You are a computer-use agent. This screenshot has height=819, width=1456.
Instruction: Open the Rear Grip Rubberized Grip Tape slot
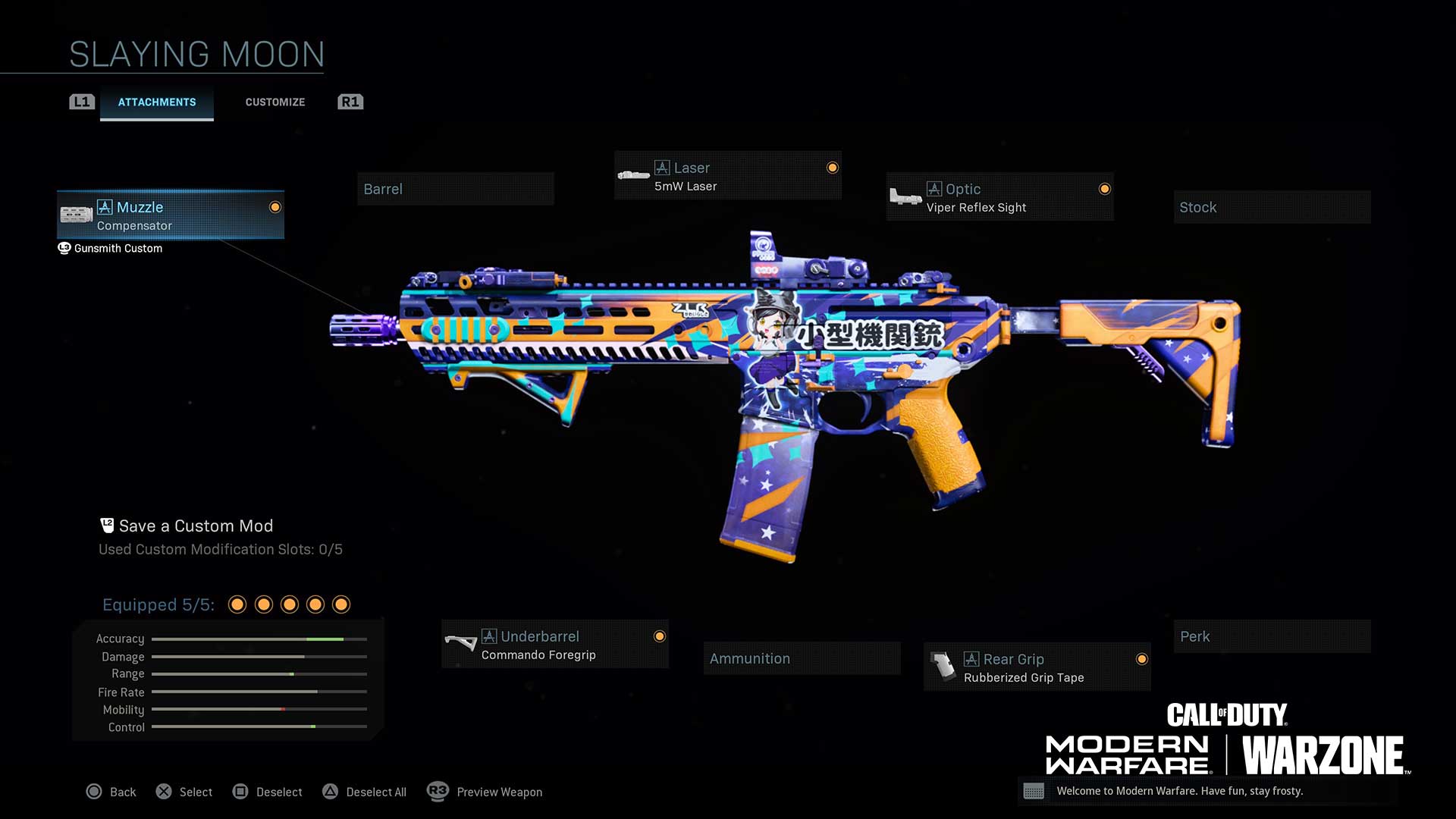pos(1037,667)
